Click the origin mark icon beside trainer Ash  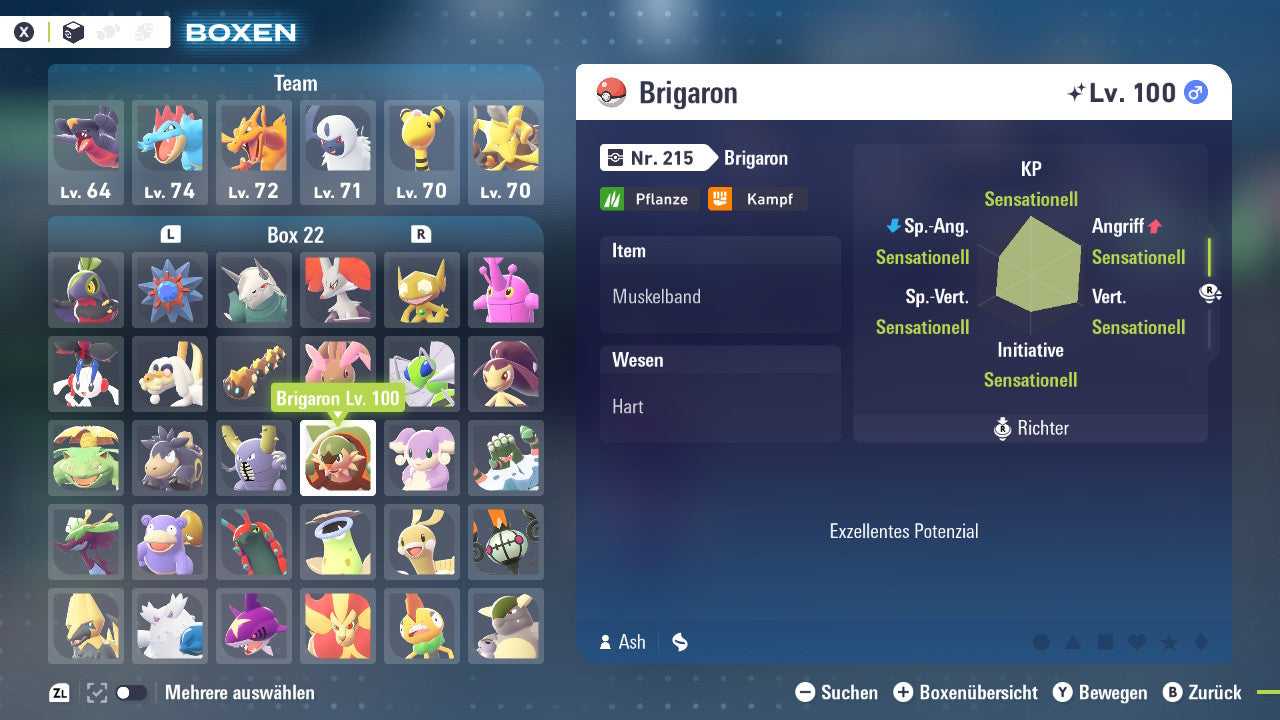pos(679,642)
